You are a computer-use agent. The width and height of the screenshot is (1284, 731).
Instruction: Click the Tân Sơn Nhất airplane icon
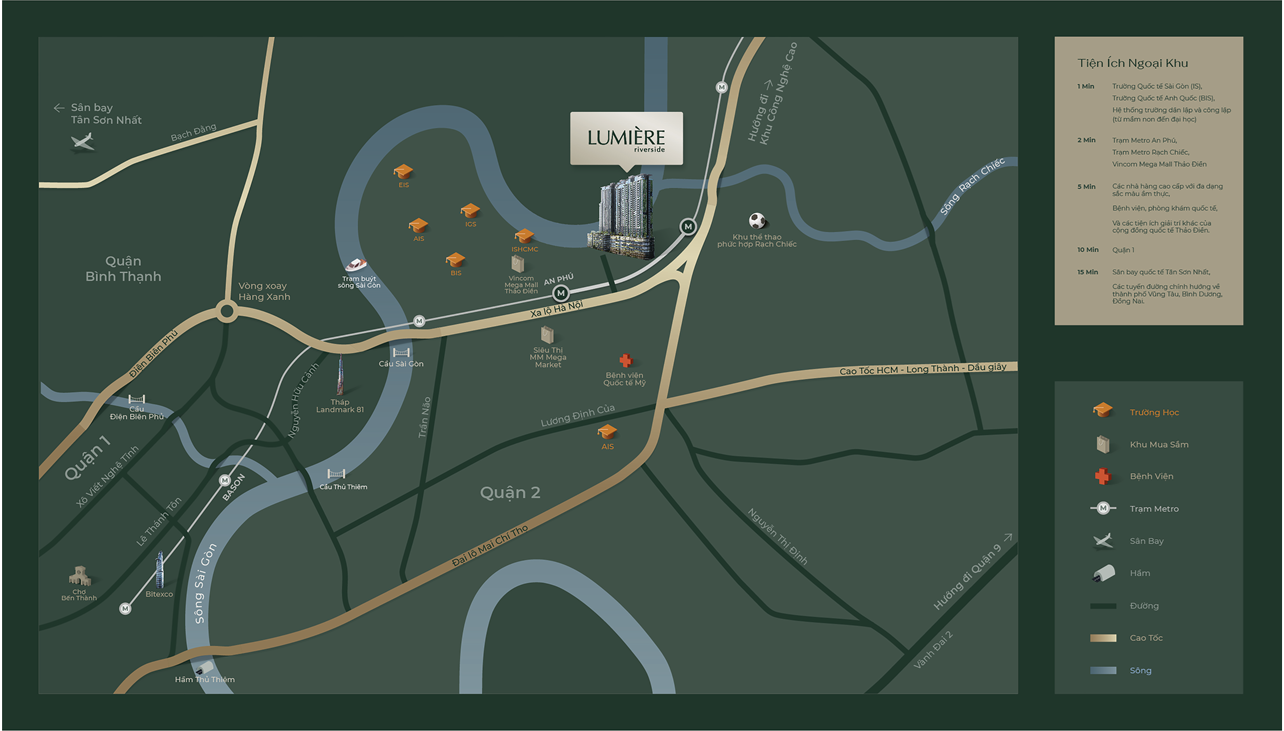pyautogui.click(x=83, y=141)
